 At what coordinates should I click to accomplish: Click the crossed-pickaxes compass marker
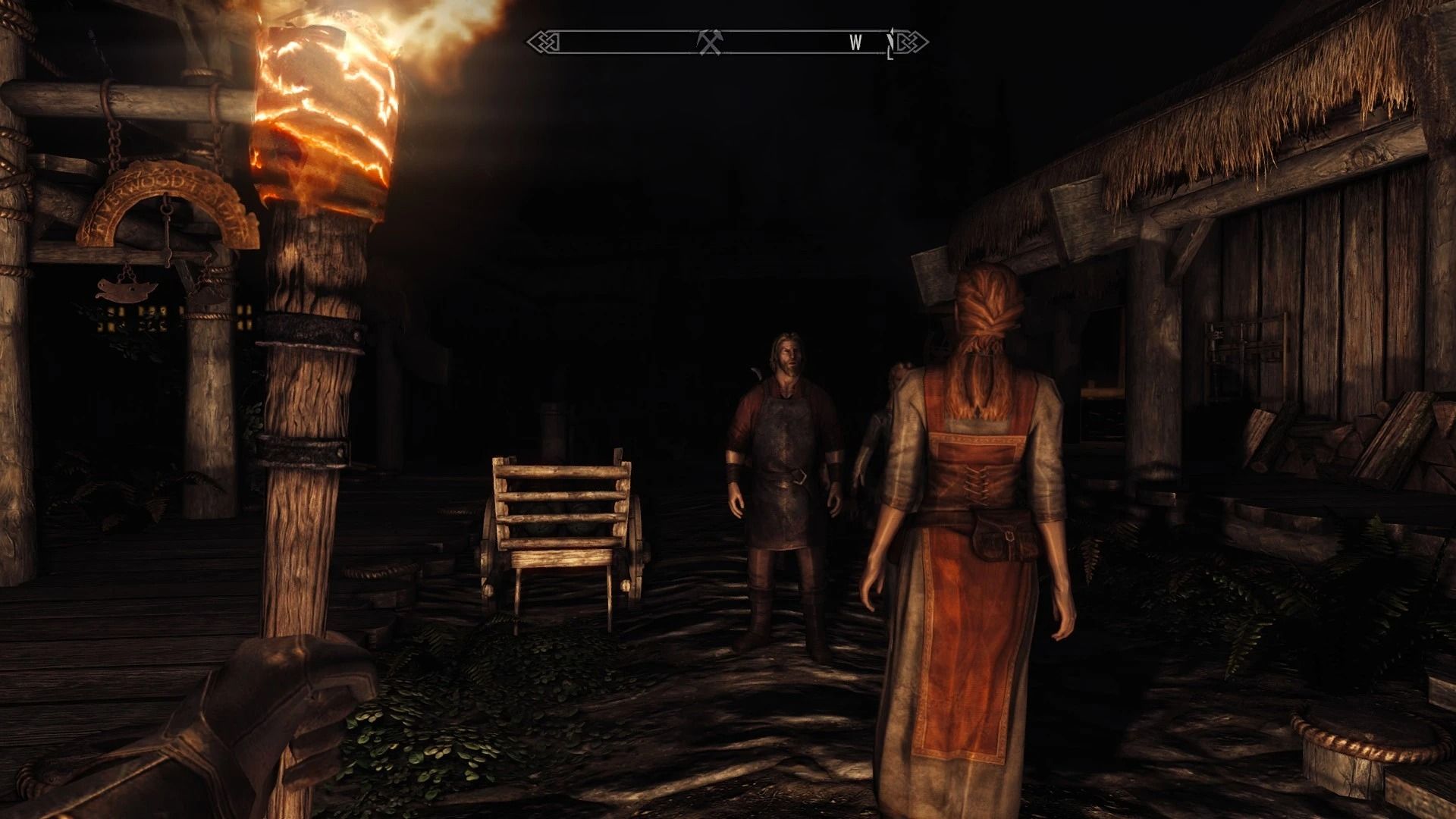[x=709, y=42]
